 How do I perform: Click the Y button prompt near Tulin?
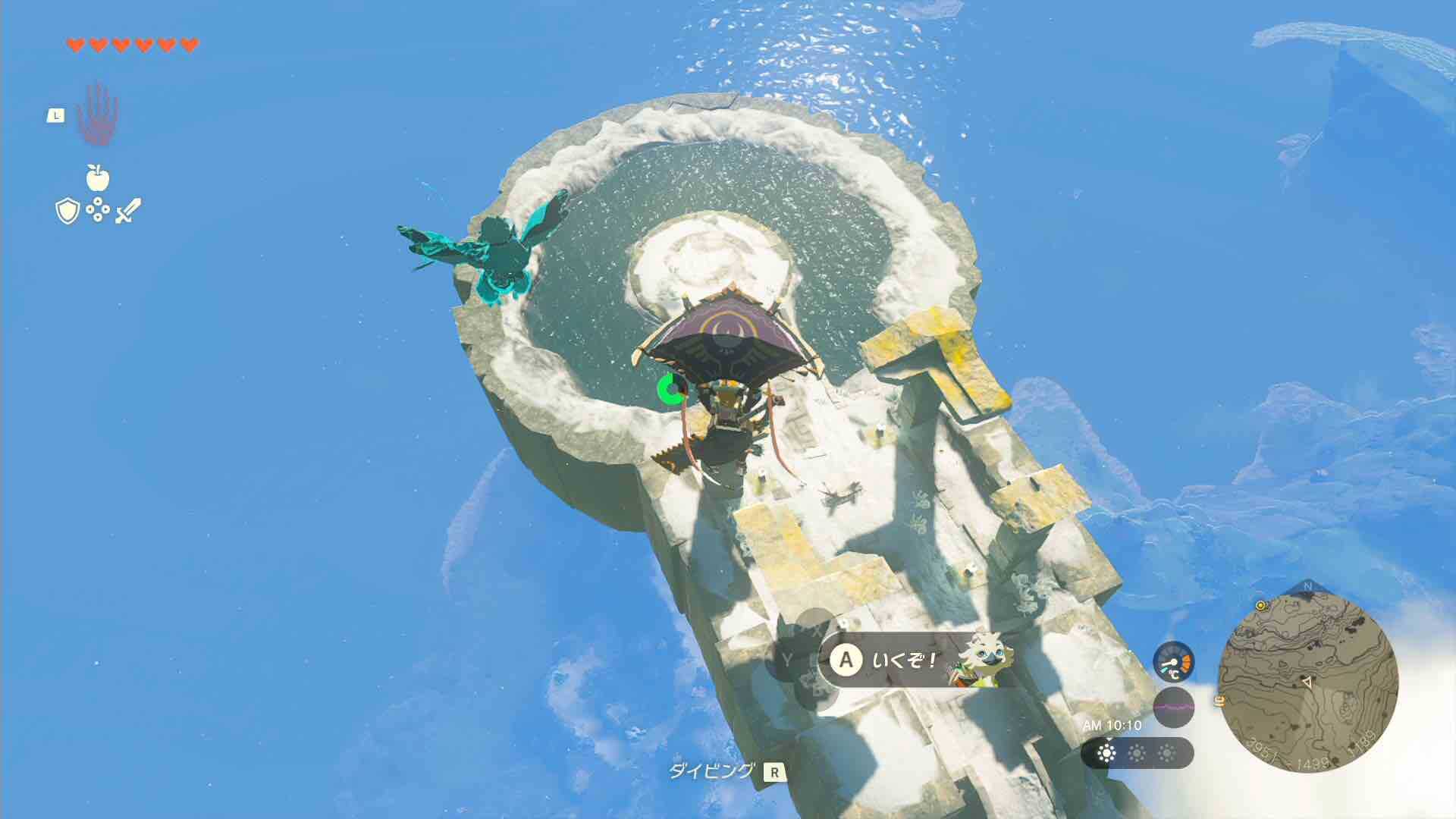tap(786, 658)
